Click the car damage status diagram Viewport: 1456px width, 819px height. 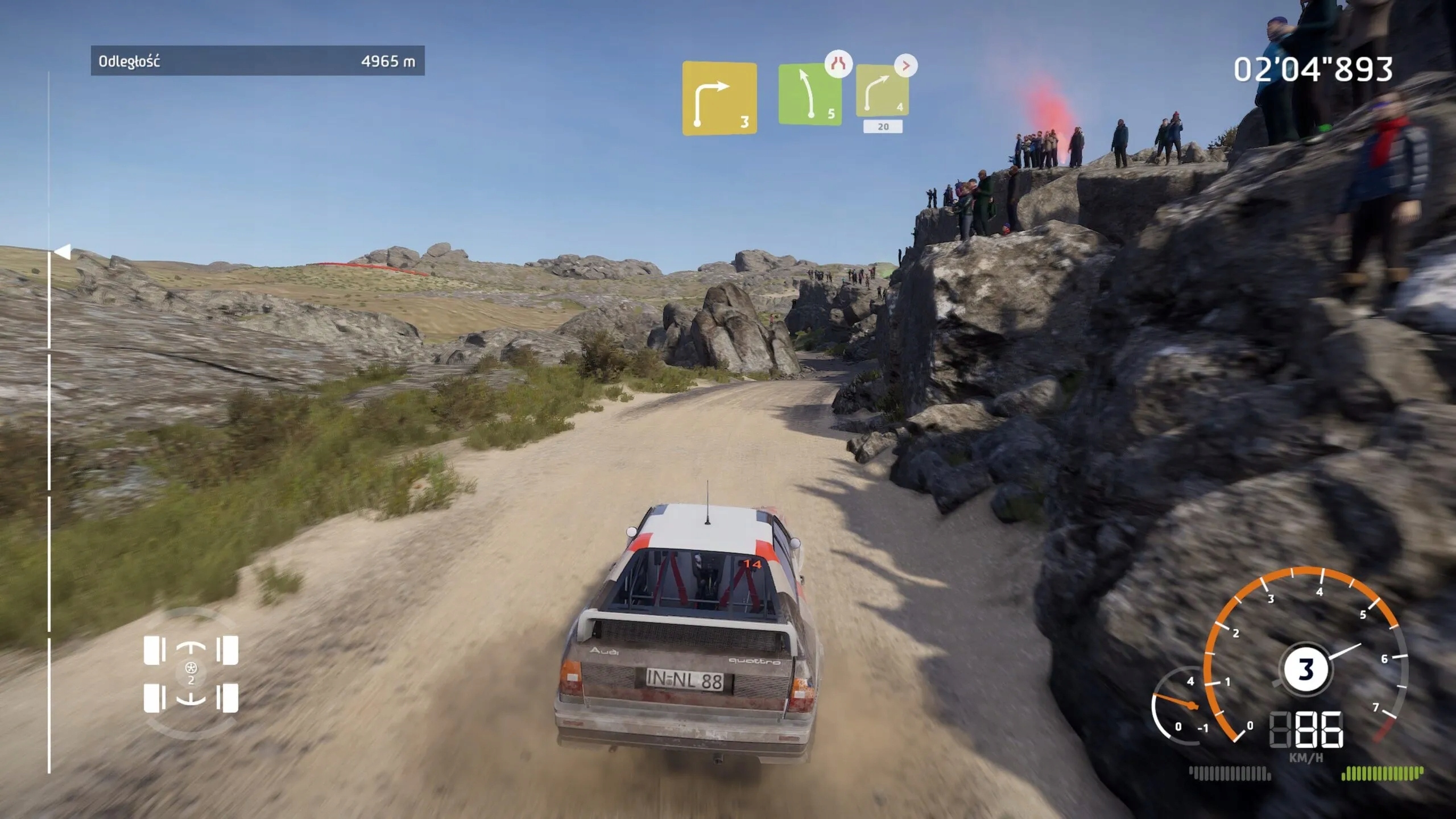tap(191, 675)
